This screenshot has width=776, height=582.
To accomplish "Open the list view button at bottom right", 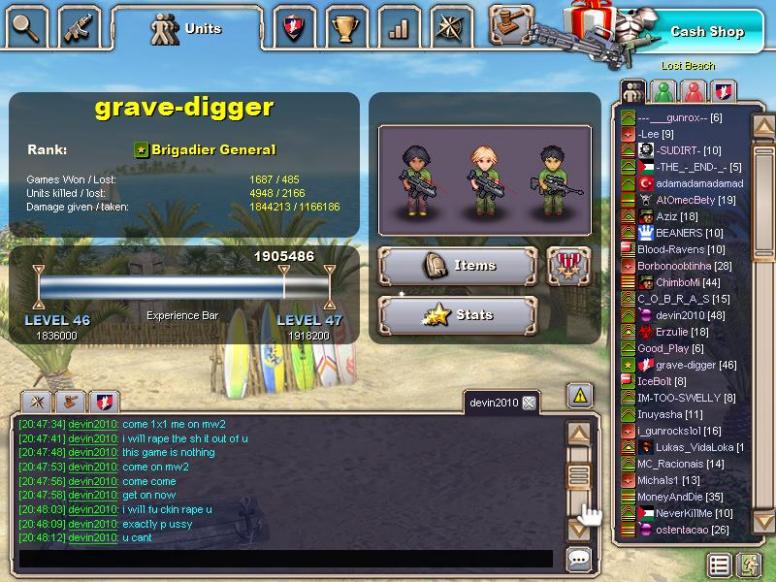I will point(718,565).
